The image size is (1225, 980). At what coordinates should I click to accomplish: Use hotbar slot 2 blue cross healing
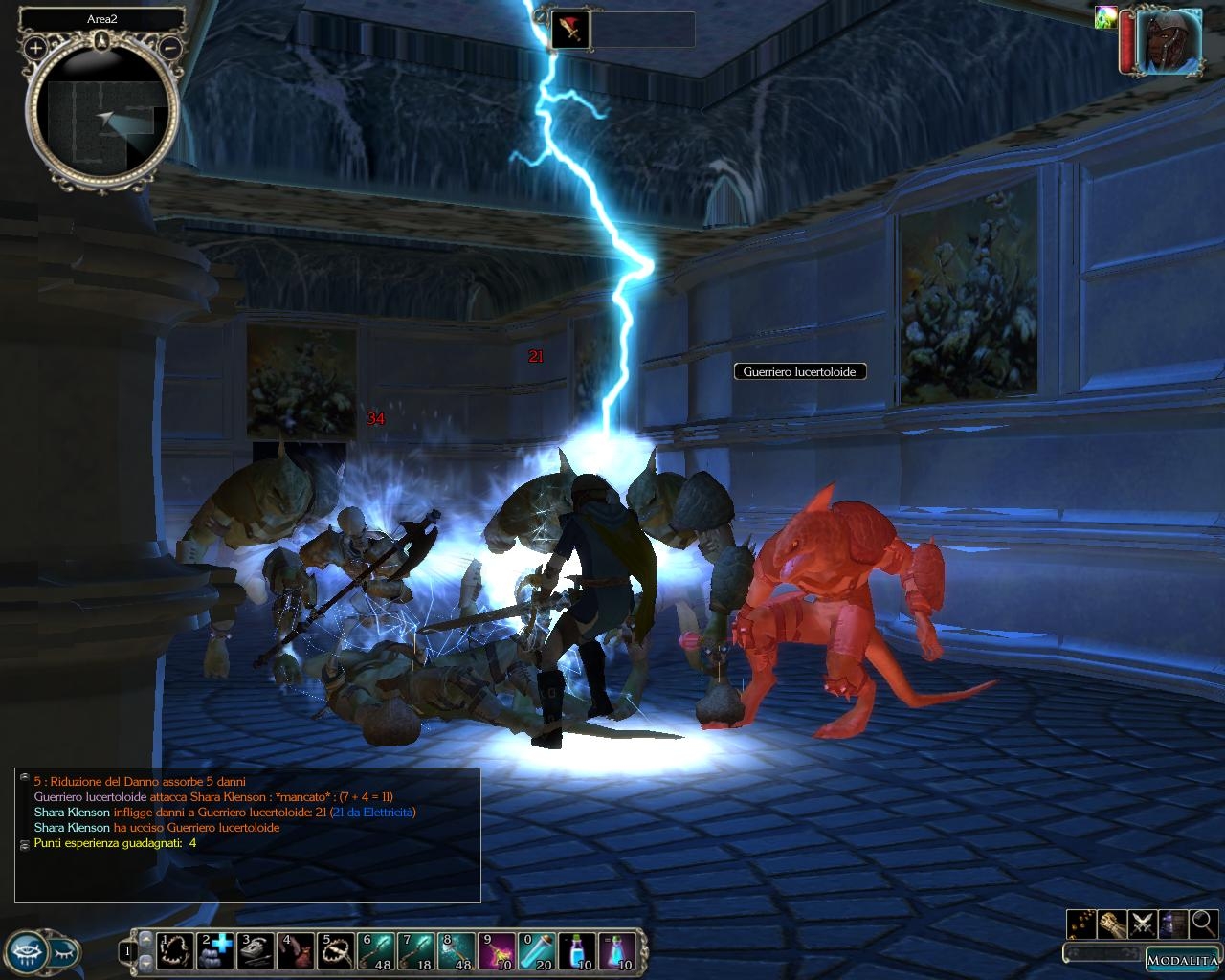pos(216,952)
